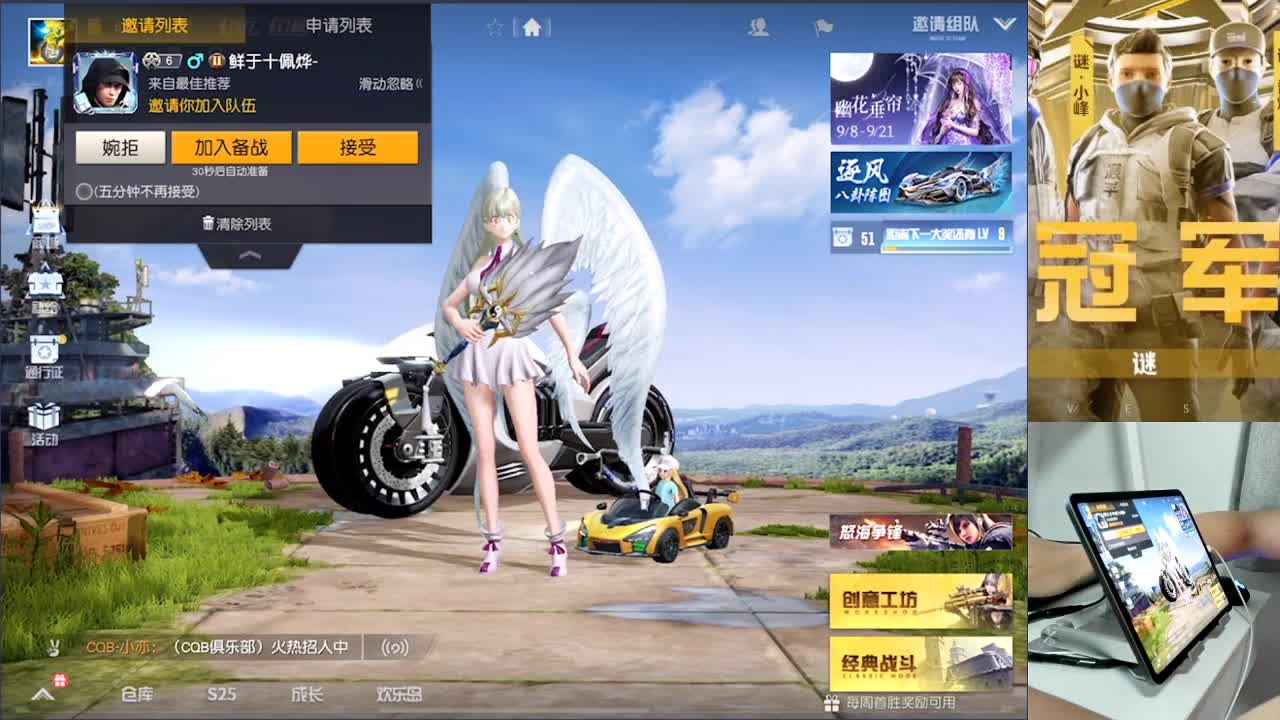Viewport: 1280px width, 720px height.
Task: Open friends via the person icon
Action: (x=758, y=28)
